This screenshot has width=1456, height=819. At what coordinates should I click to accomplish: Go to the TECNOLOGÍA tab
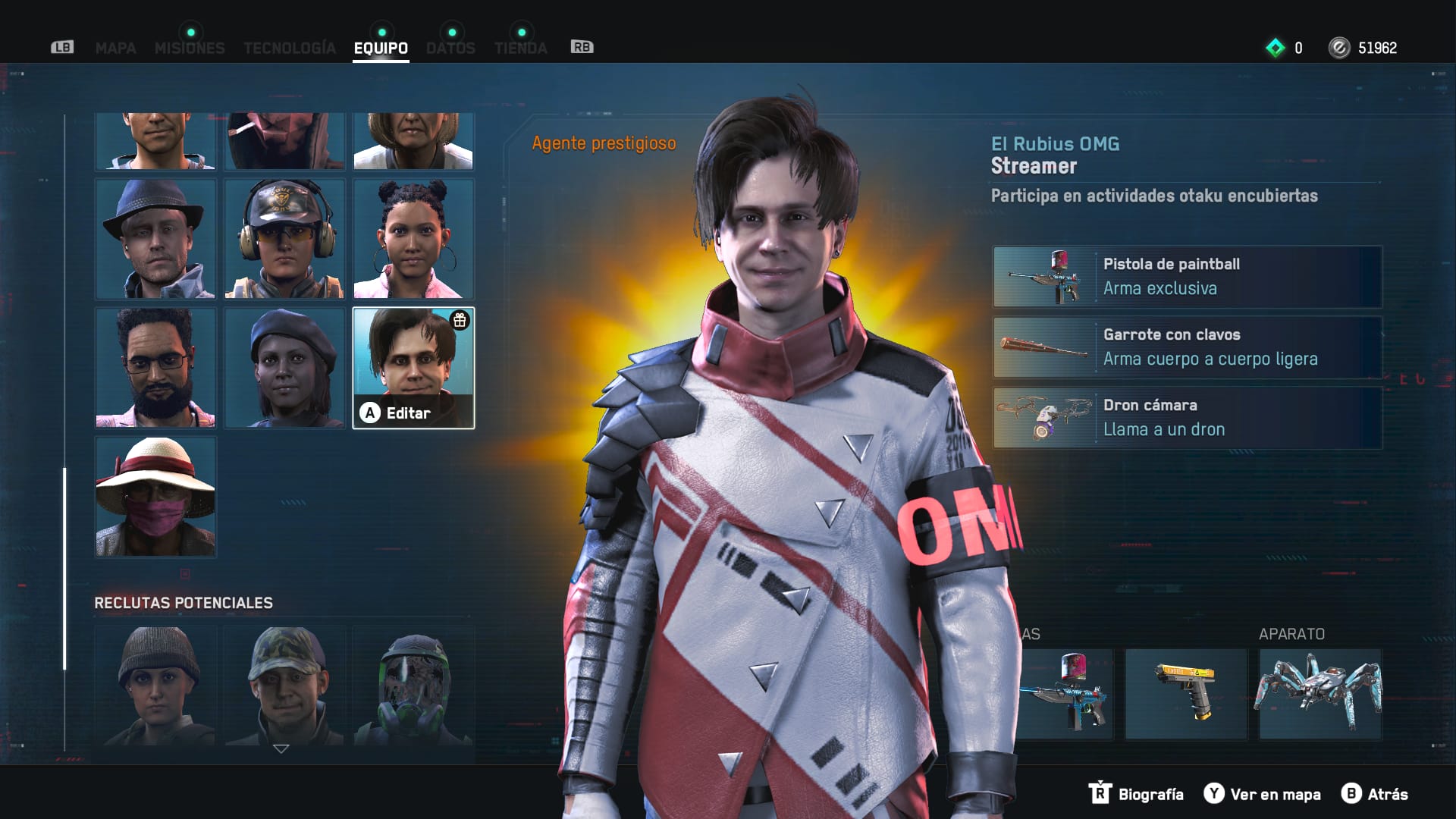[290, 48]
